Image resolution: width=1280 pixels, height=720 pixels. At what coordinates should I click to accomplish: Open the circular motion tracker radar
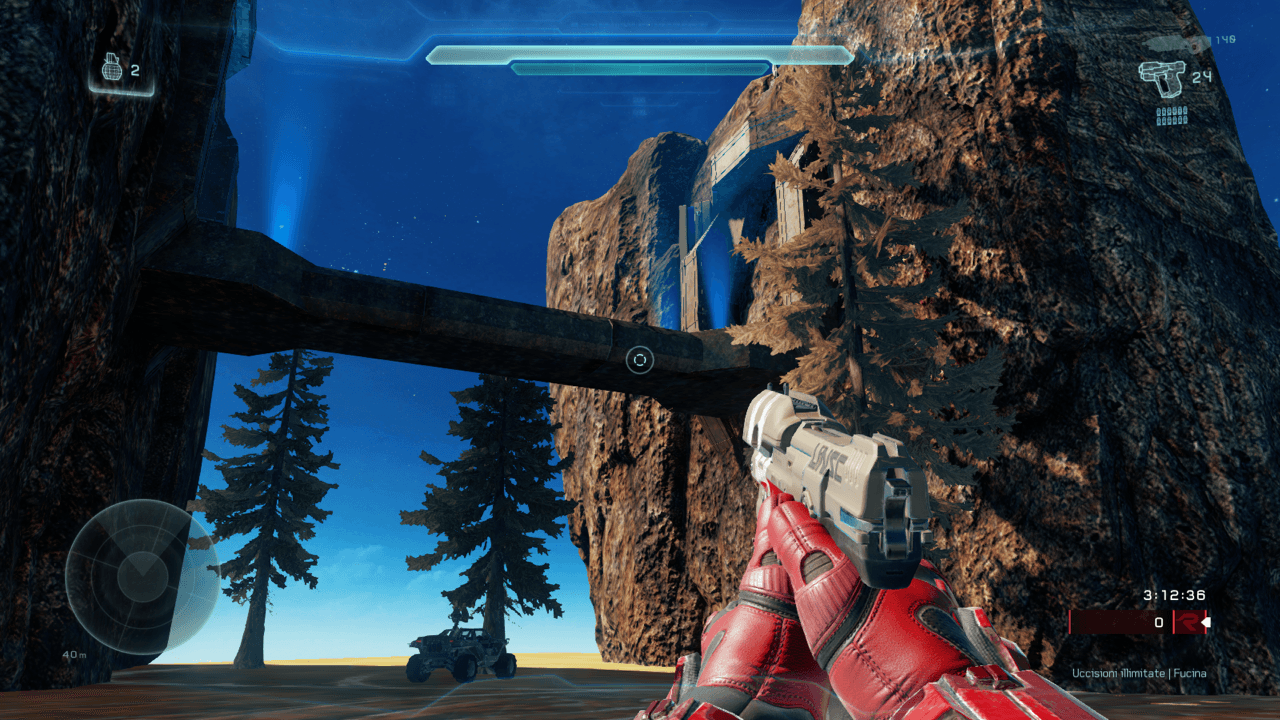142,577
